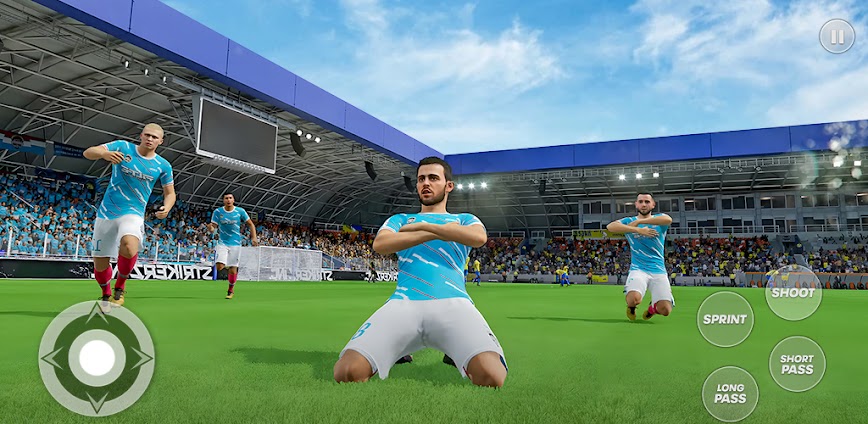The height and width of the screenshot is (424, 868).
Task: Perform a LONG PASS
Action: [x=730, y=393]
